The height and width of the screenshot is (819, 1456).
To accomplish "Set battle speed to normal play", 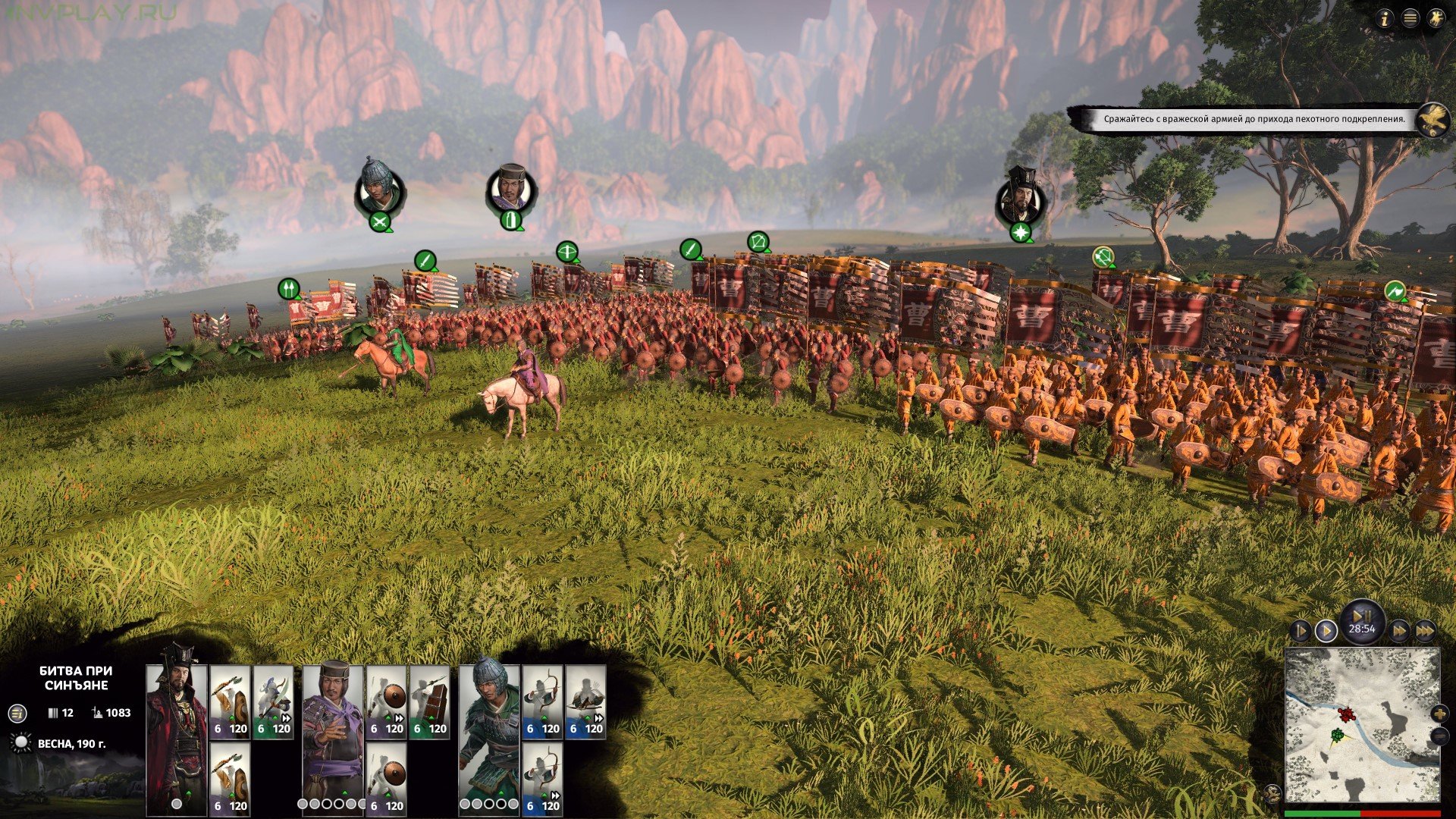I will pos(1326,631).
